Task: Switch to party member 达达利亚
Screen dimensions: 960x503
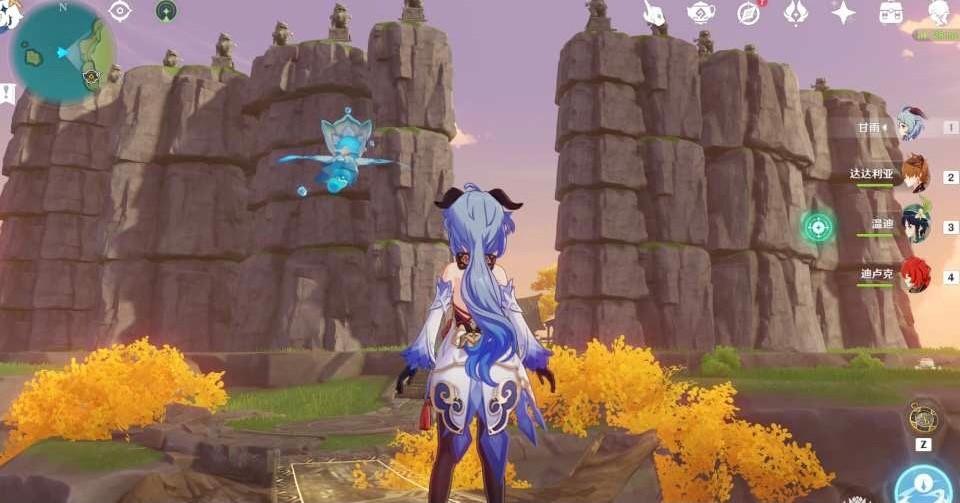Action: point(914,174)
